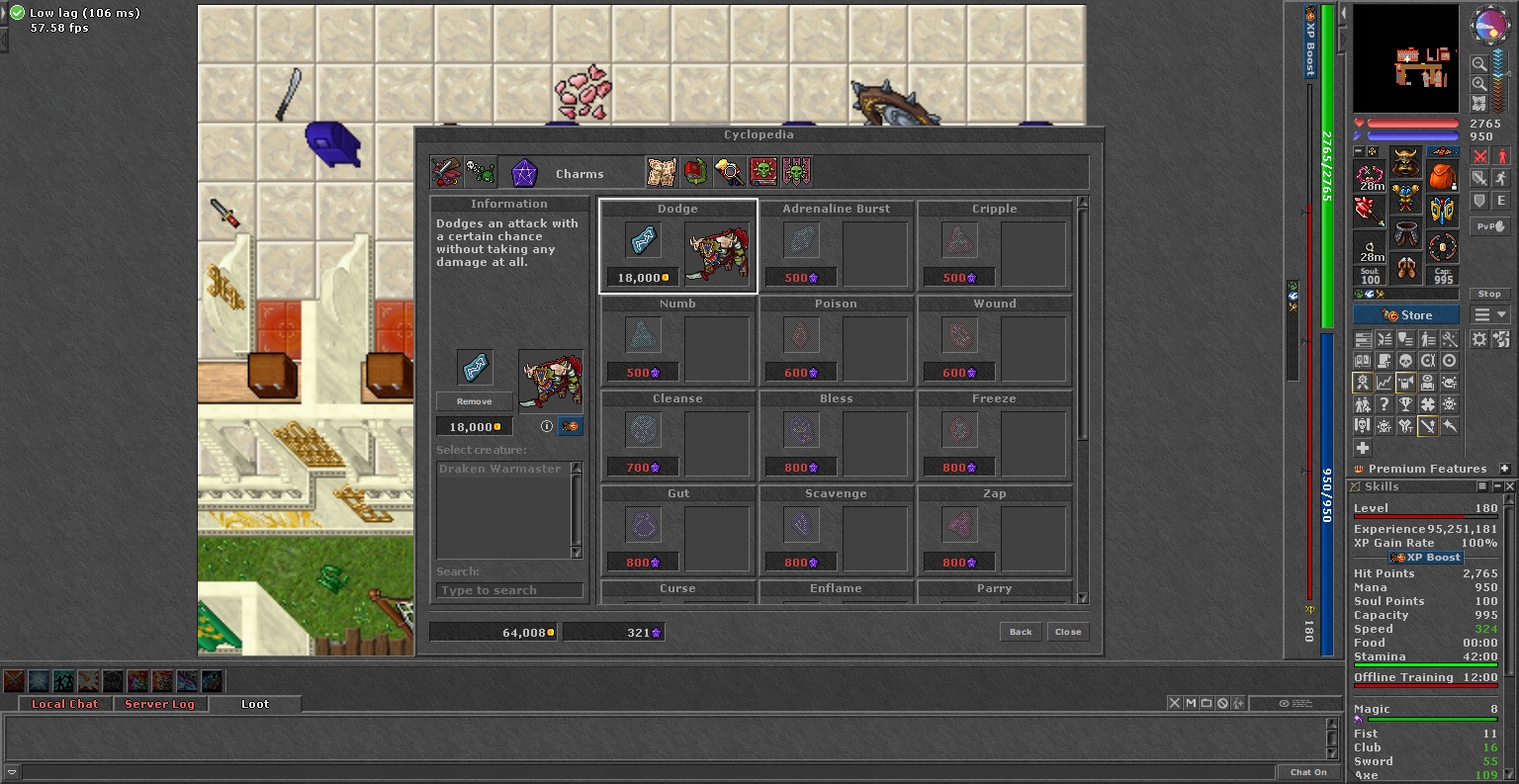Screen dimensions: 1519x784
Task: Select Draken Warmaster in creature list
Action: coord(500,469)
